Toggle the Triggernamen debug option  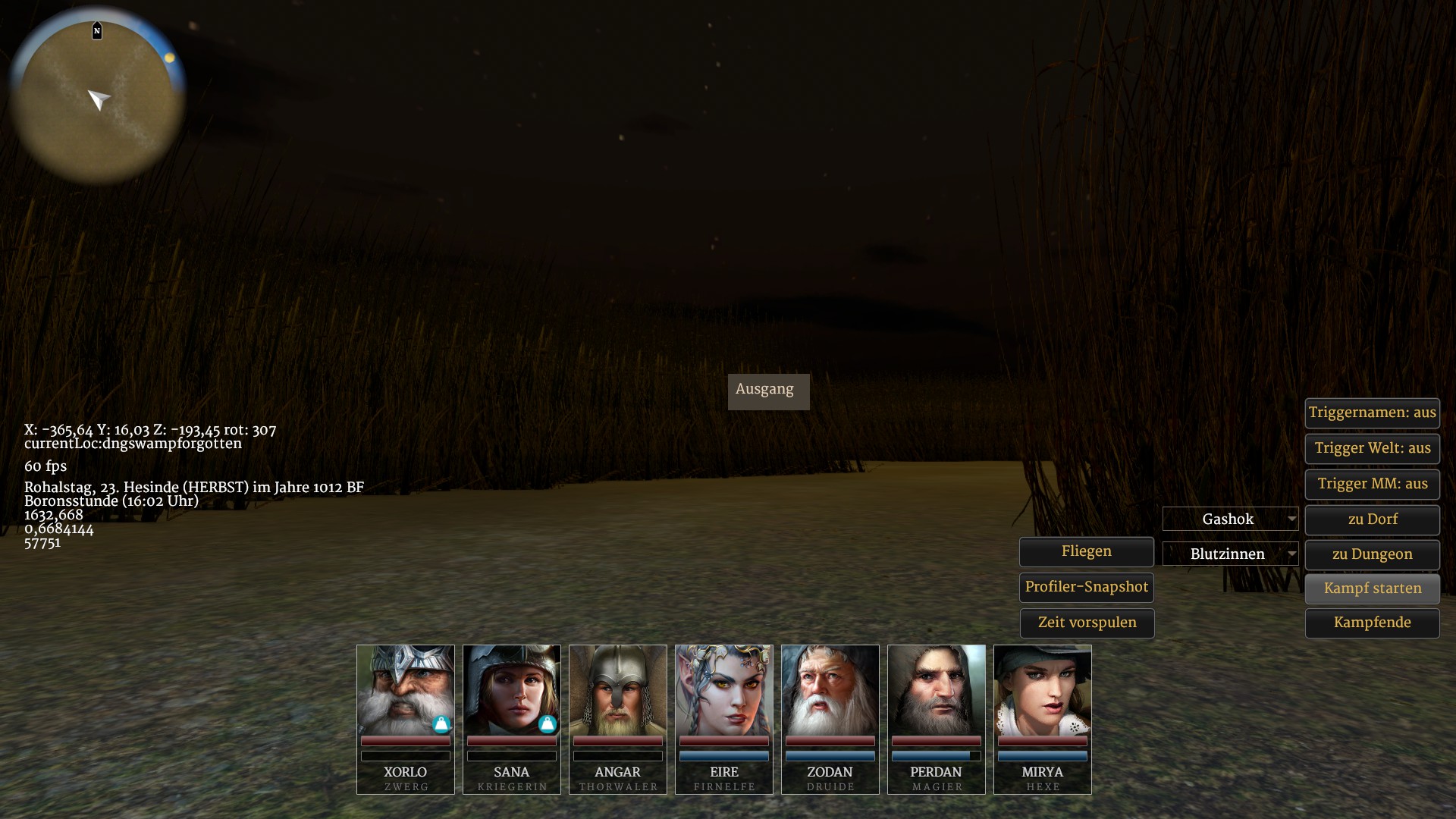point(1372,413)
